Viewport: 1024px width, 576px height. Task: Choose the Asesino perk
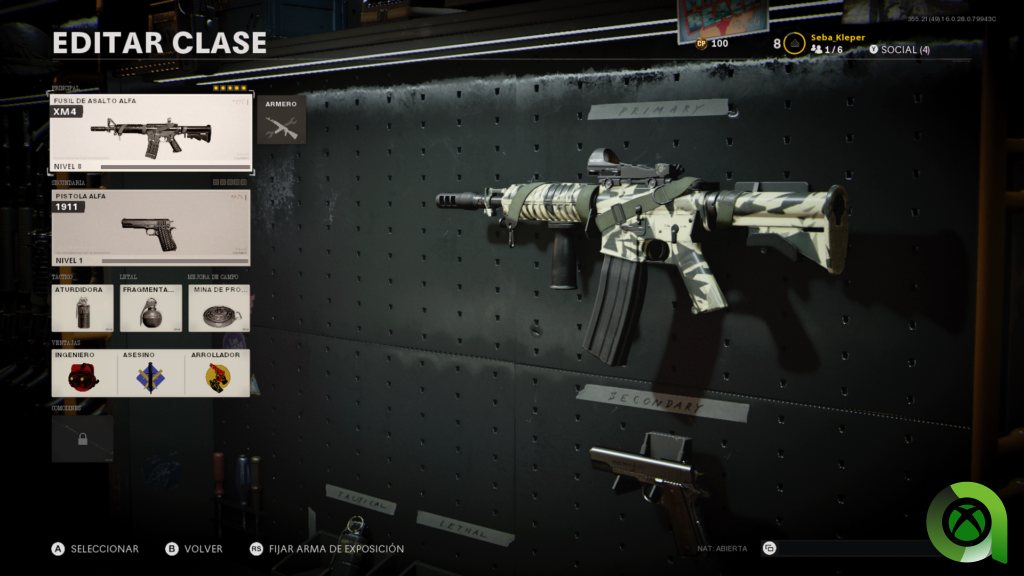pyautogui.click(x=150, y=372)
